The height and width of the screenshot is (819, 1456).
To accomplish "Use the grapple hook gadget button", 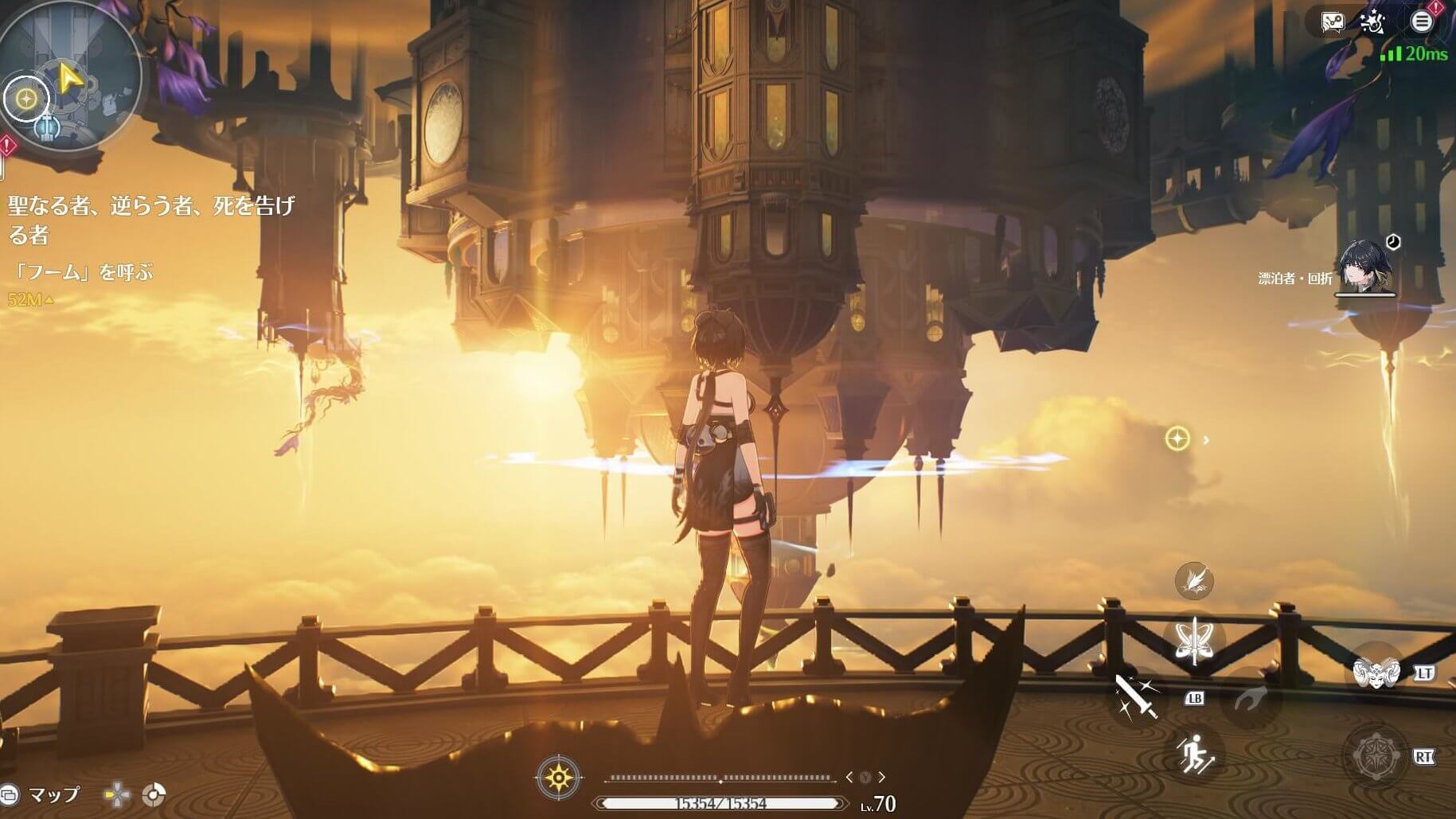I will (x=1251, y=699).
